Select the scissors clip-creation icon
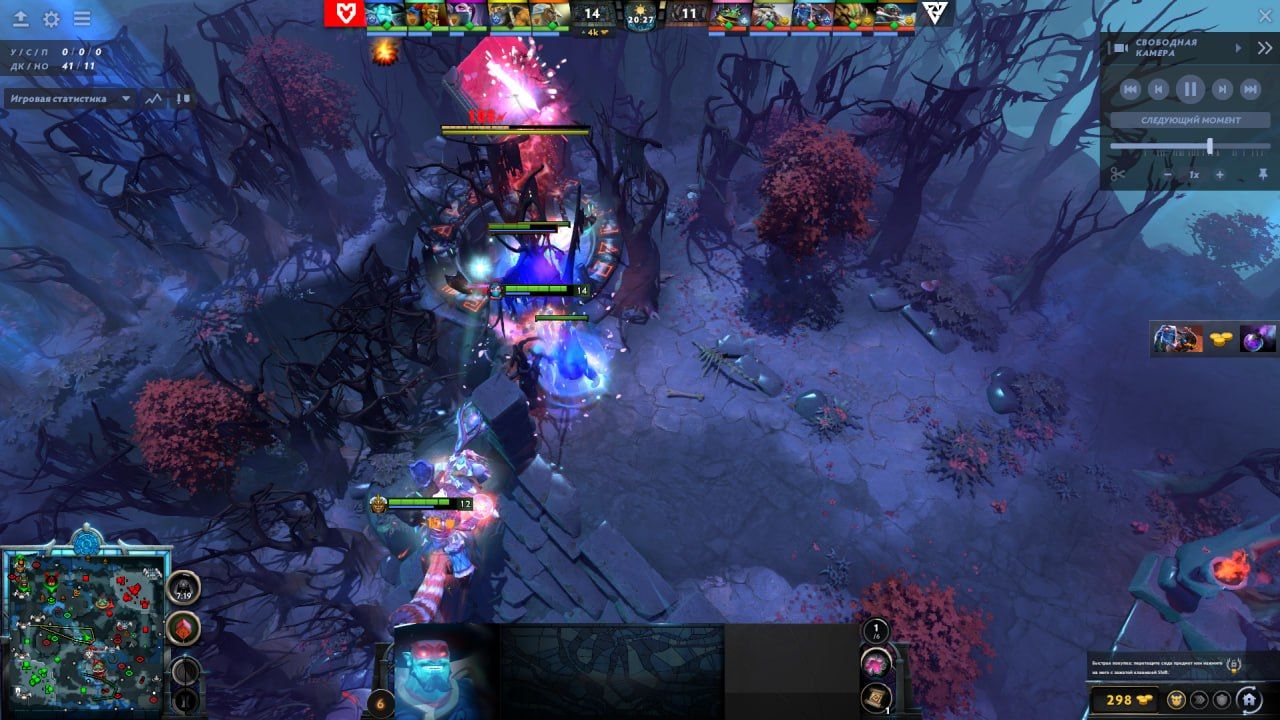This screenshot has width=1280, height=720. click(x=1118, y=173)
